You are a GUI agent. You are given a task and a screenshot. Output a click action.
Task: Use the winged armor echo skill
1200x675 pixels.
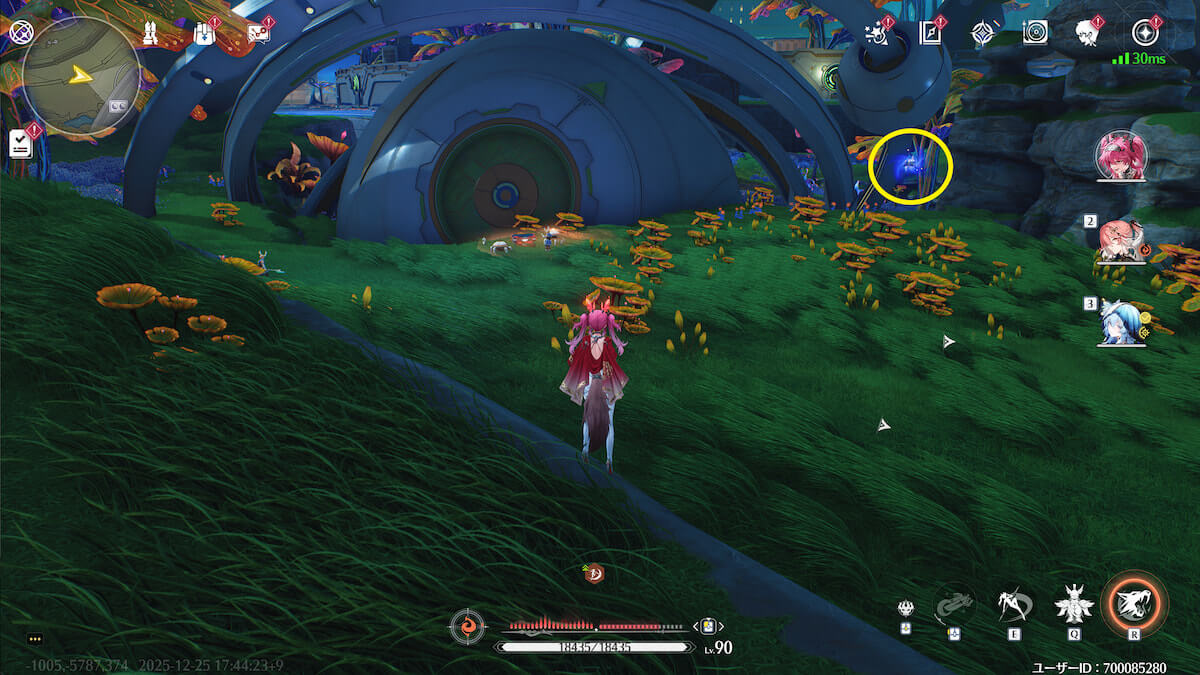[x=1073, y=603]
